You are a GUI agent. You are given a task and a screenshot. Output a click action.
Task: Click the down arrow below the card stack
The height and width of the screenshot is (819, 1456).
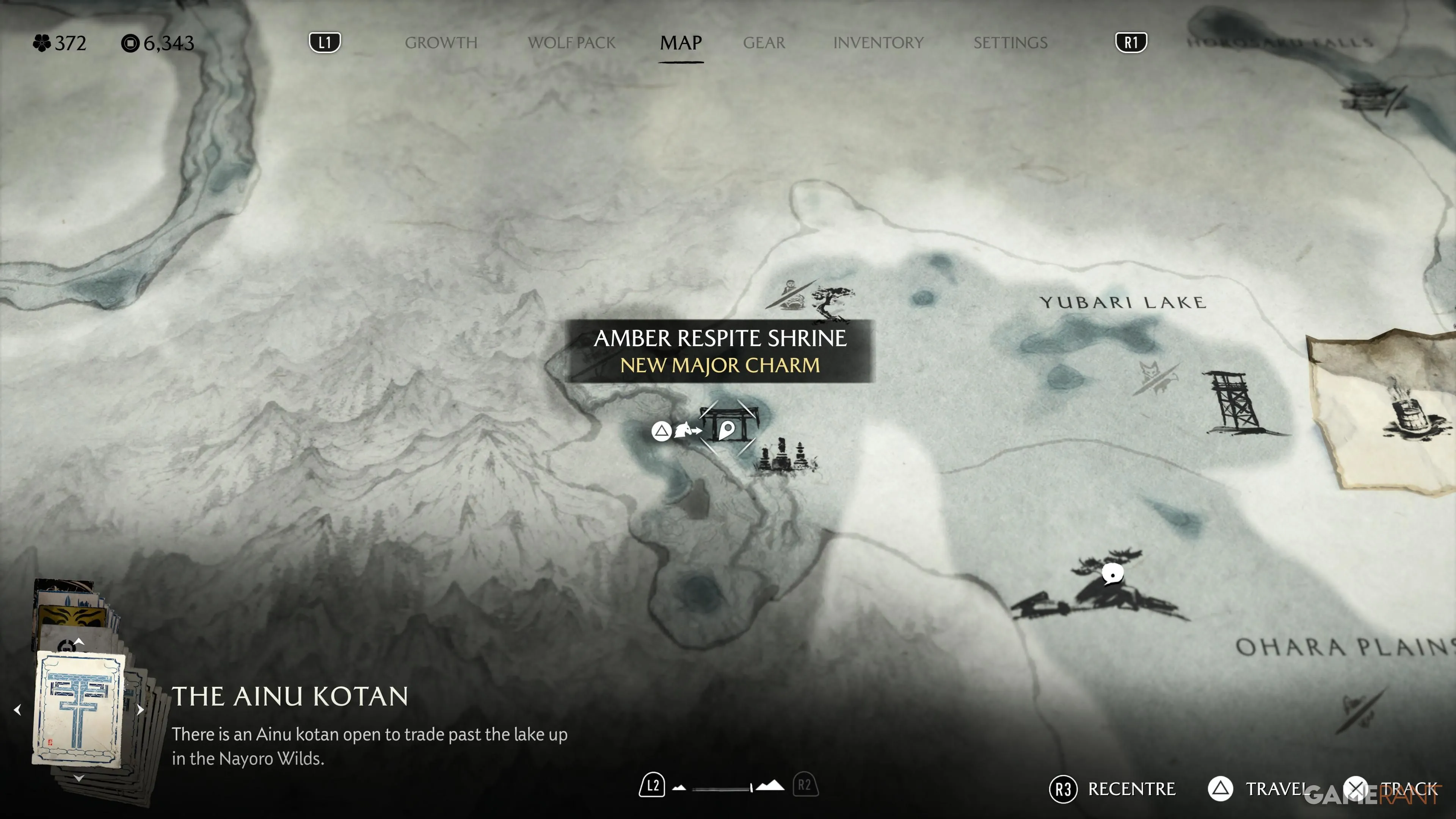coord(79,778)
